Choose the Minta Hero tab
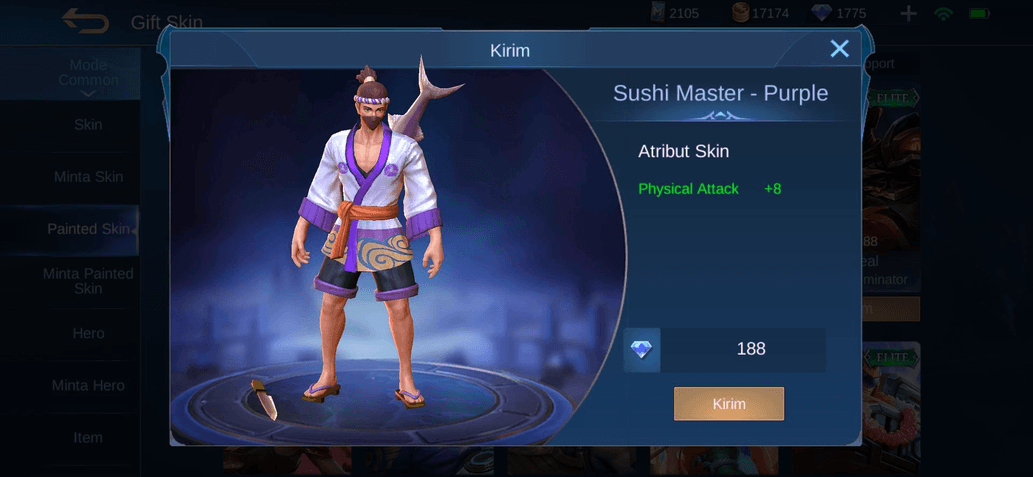 click(x=88, y=385)
